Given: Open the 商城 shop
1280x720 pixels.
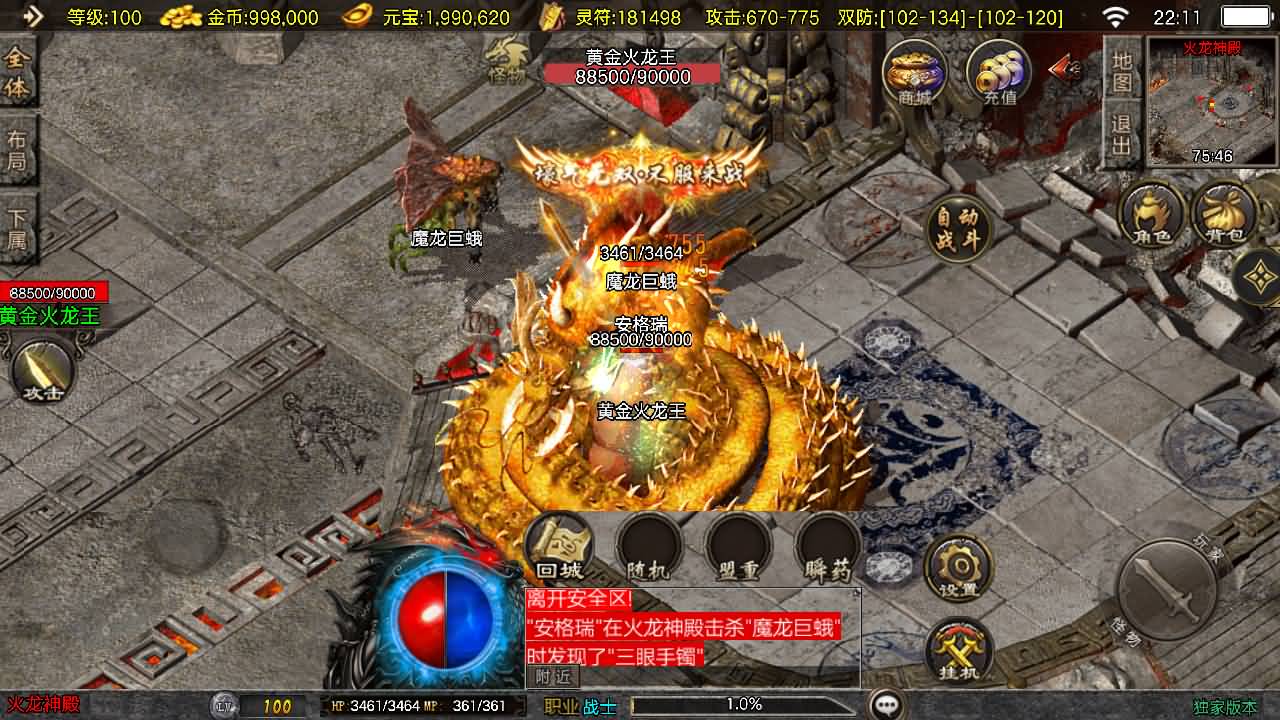Looking at the screenshot, I should pyautogui.click(x=914, y=72).
